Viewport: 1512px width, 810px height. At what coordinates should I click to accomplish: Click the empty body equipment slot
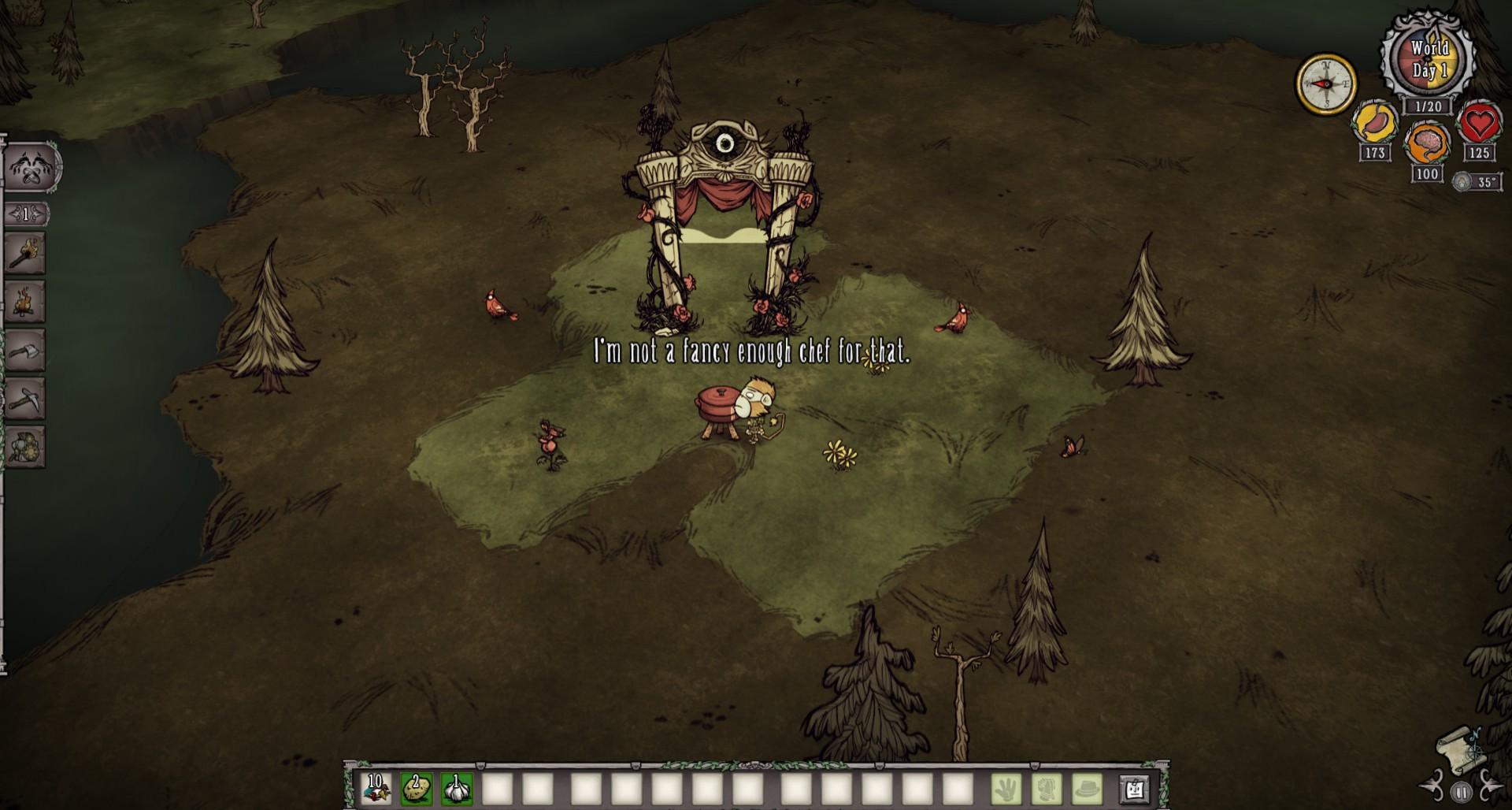pos(1047,788)
